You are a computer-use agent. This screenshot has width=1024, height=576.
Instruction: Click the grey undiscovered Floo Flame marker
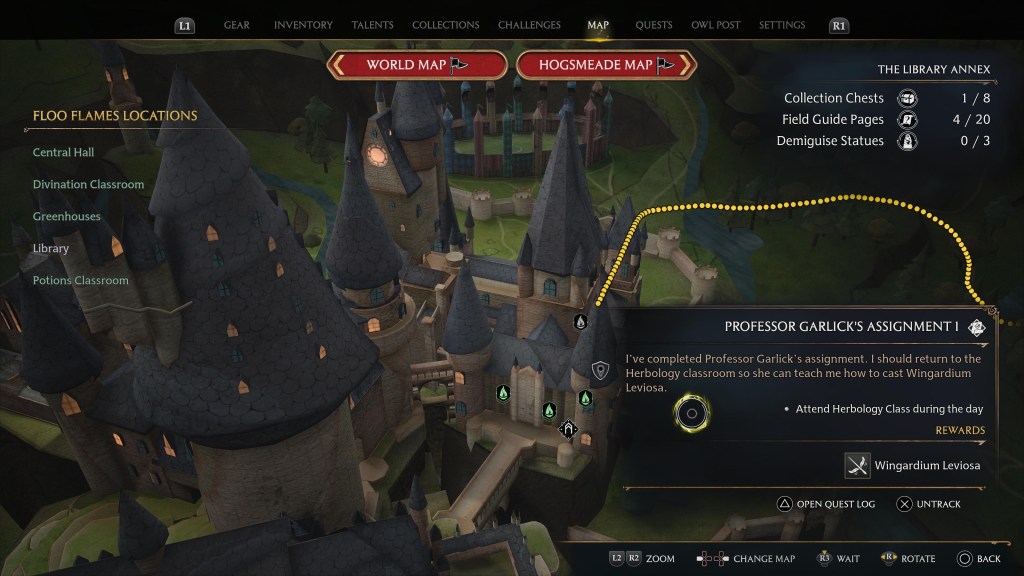(x=580, y=321)
